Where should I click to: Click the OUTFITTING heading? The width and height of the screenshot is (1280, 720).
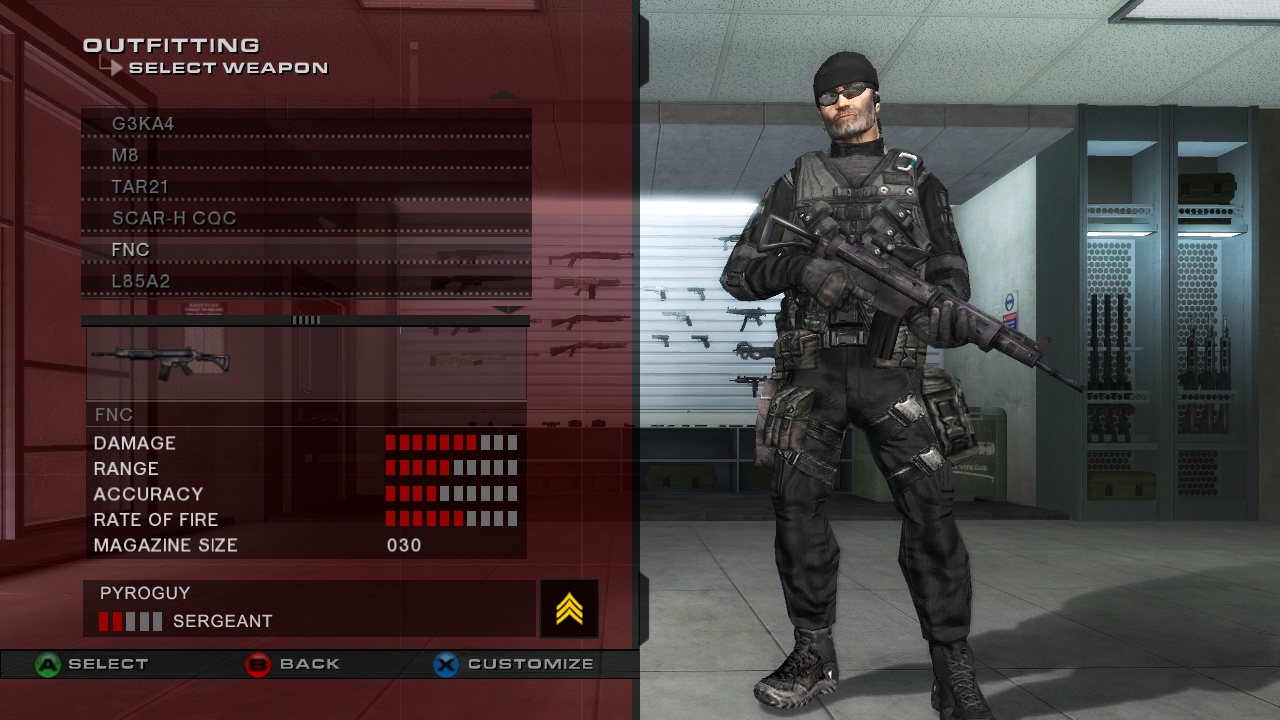172,44
